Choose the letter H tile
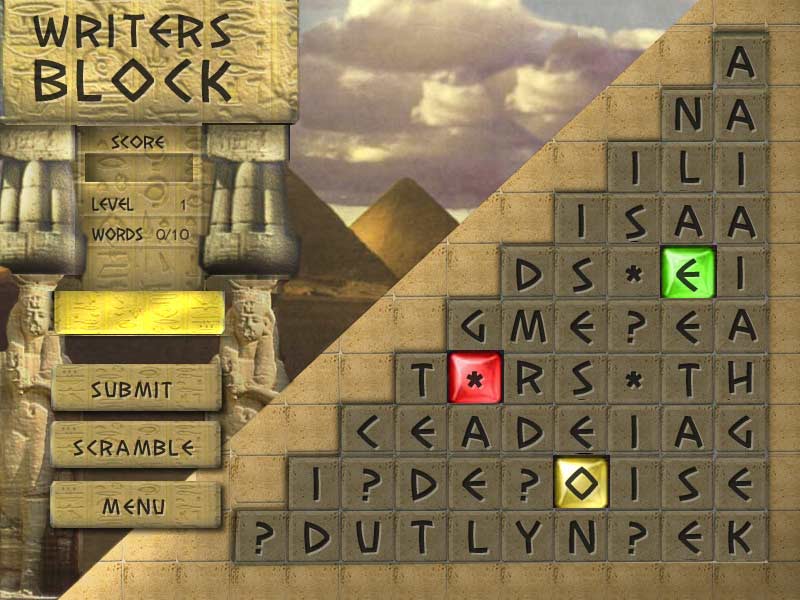This screenshot has width=800, height=600. (740, 378)
